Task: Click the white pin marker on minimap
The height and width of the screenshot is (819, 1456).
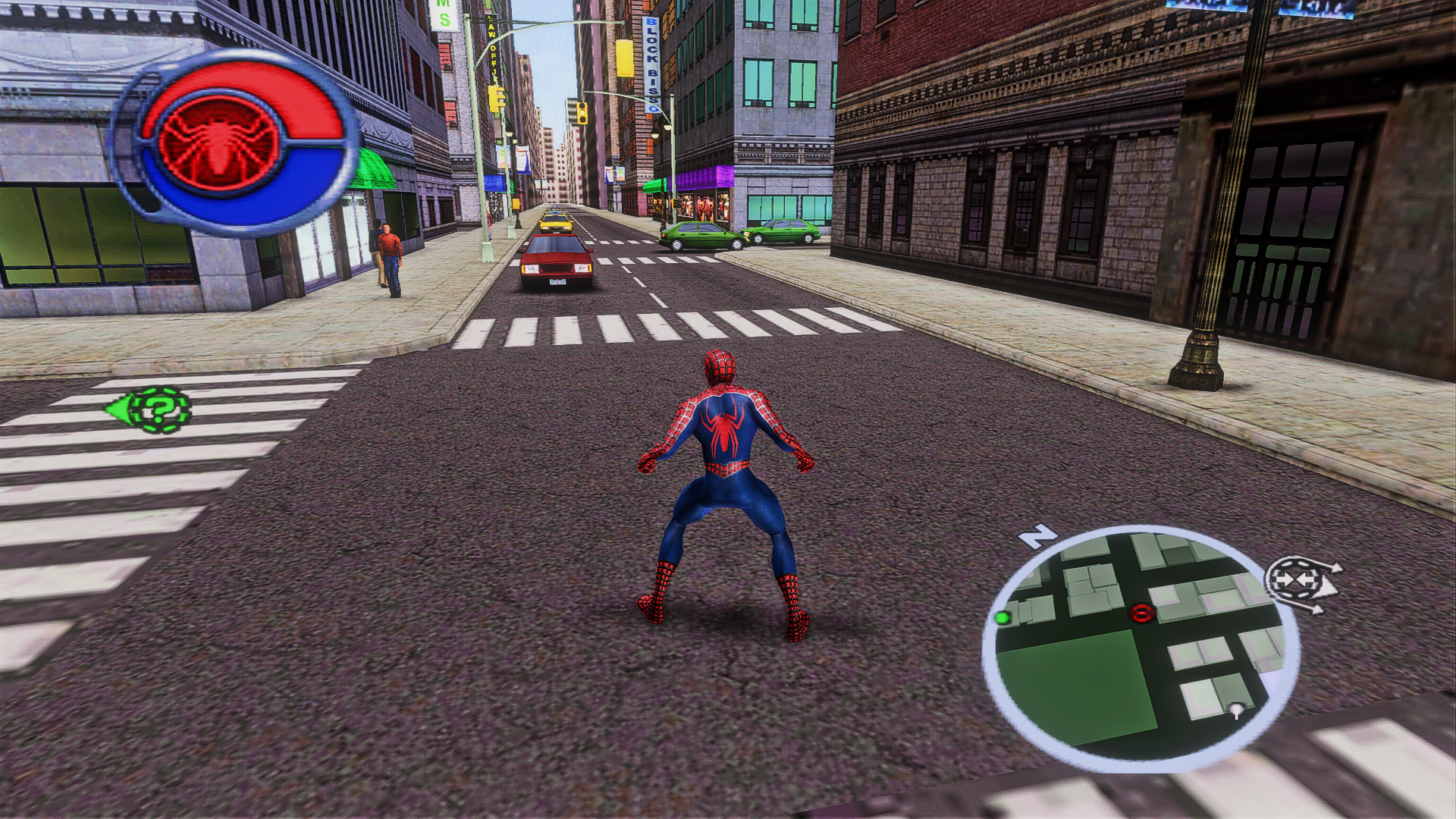Action: pos(1238,711)
